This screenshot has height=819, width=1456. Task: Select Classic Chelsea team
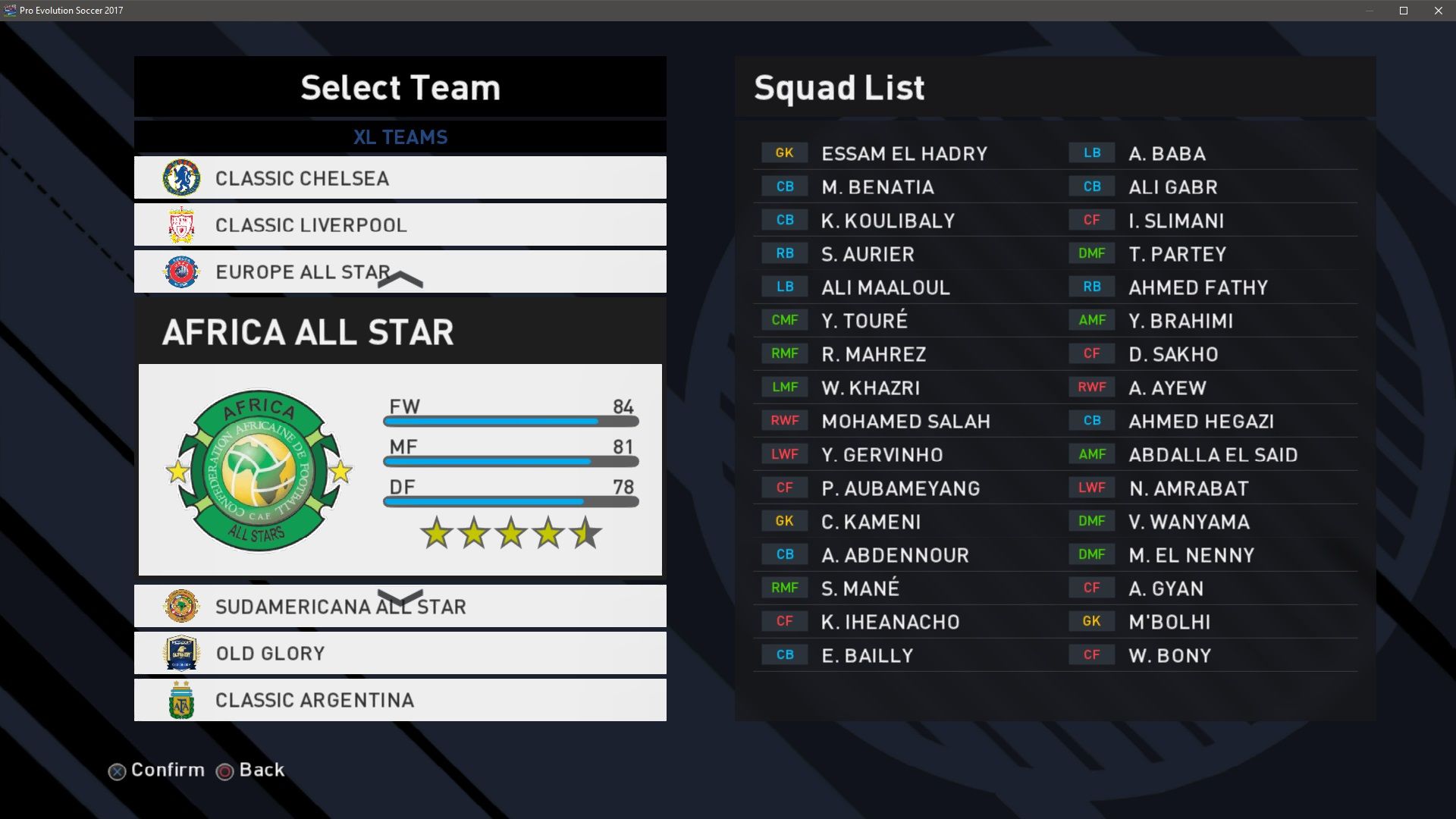[x=400, y=178]
